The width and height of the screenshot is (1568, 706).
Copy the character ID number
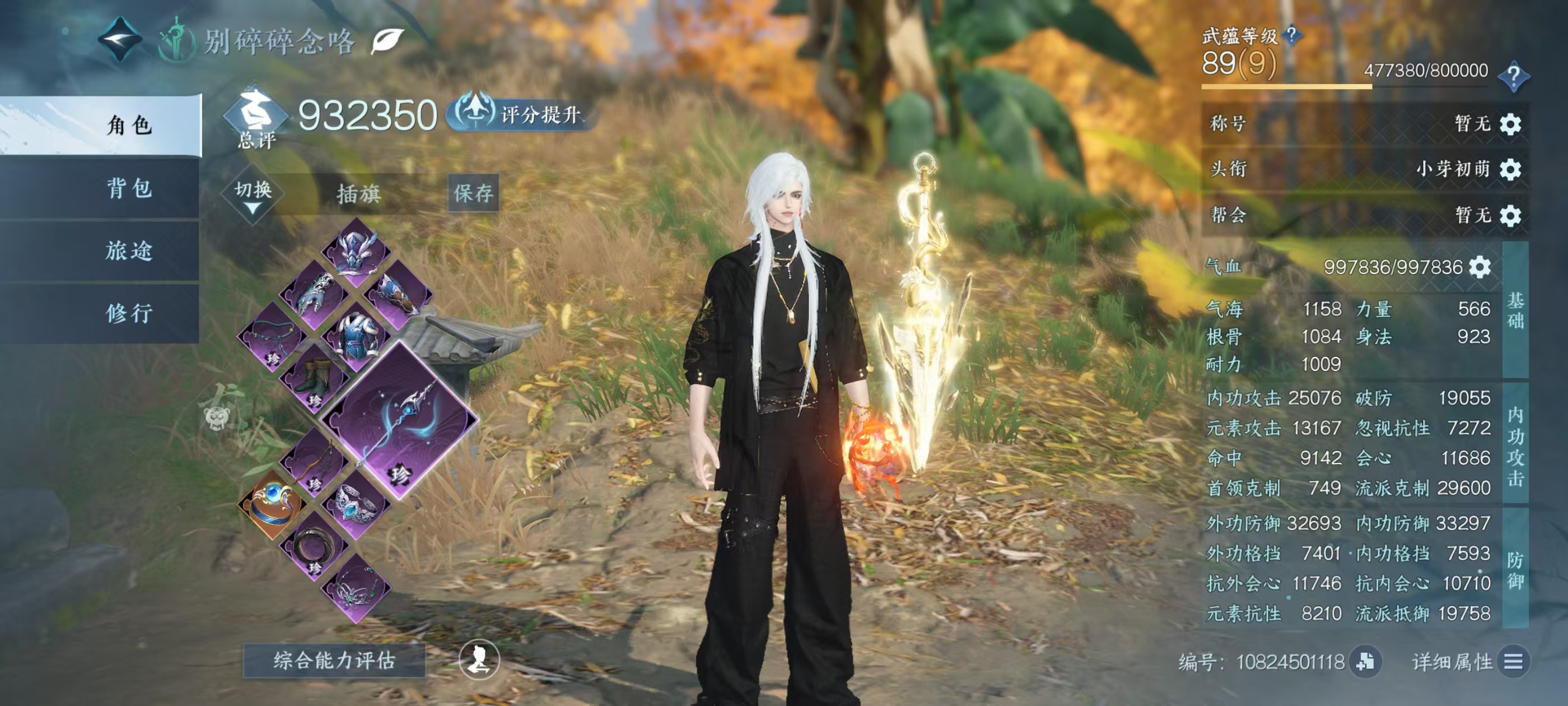click(1365, 662)
